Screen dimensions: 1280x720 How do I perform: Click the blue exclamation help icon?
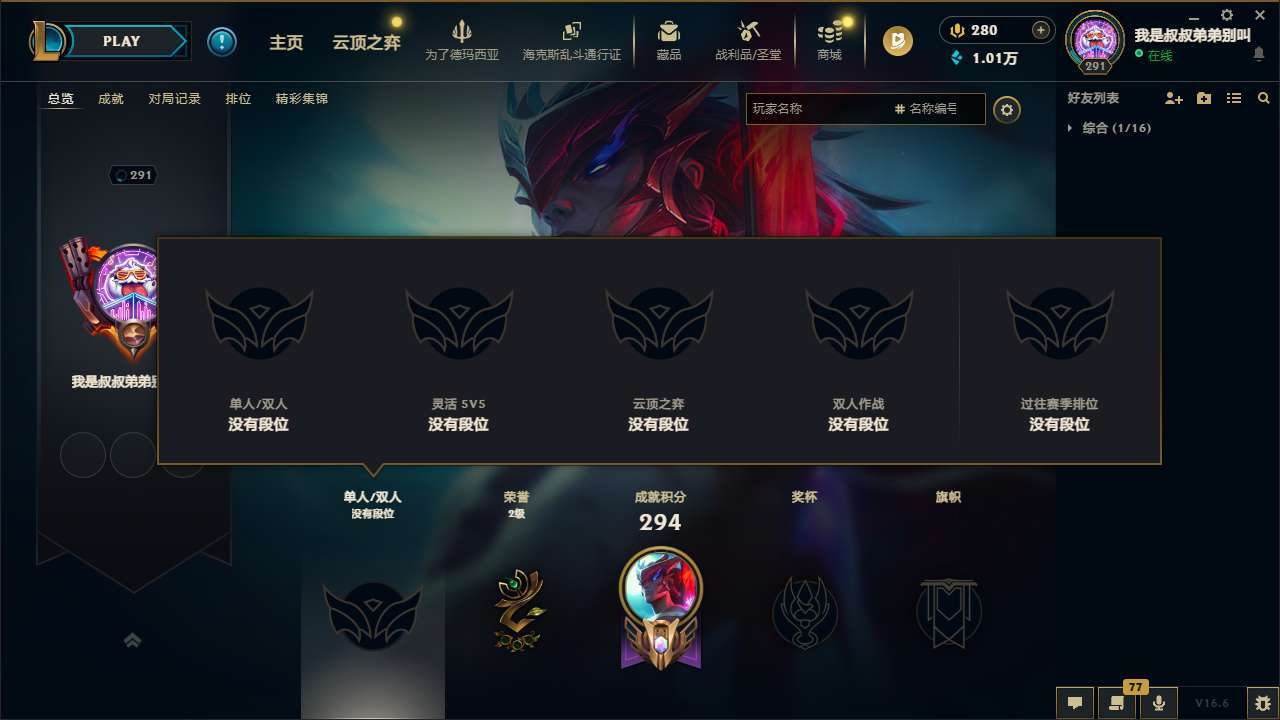click(221, 41)
